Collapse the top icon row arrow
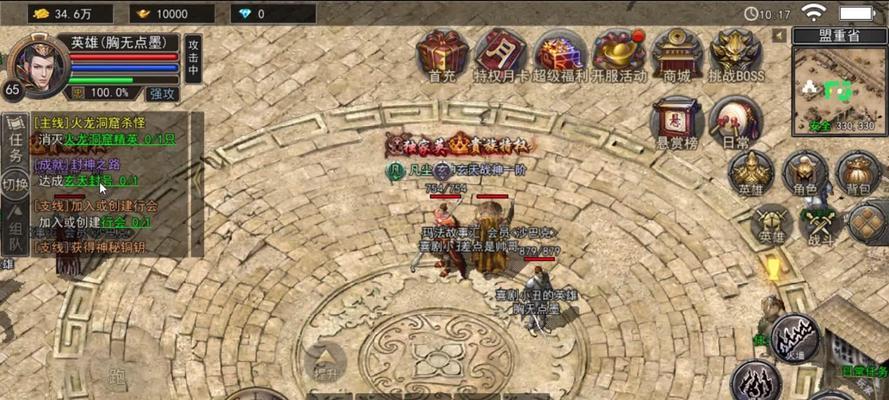 click(x=779, y=35)
